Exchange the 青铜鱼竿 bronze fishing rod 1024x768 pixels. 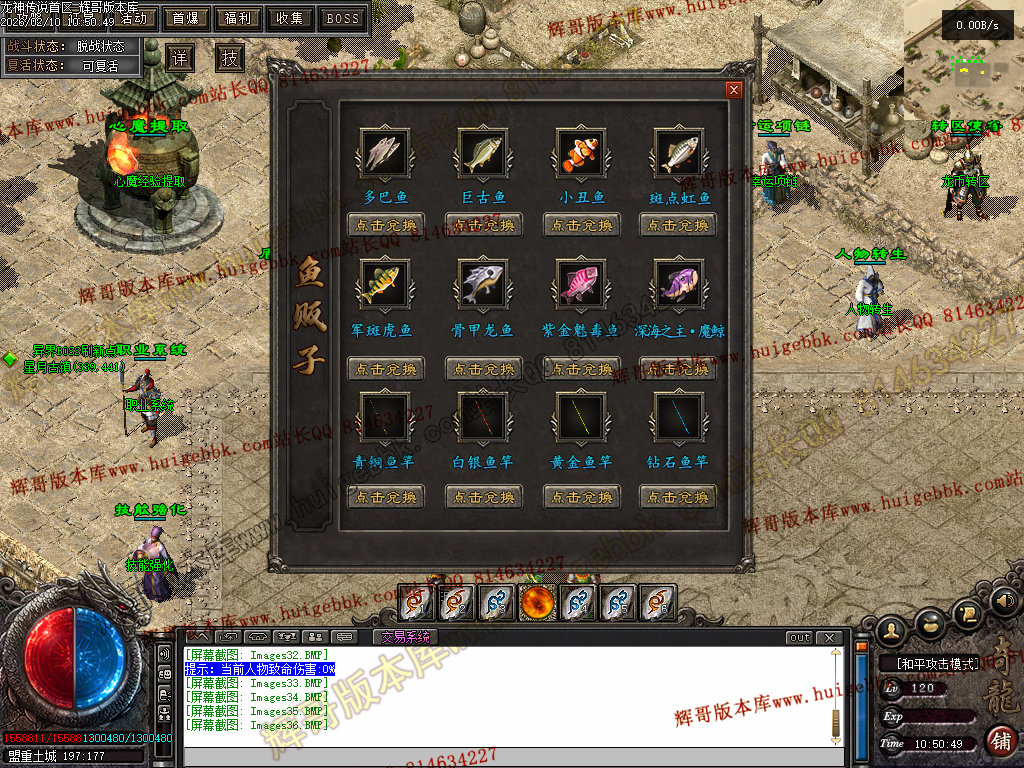(385, 497)
